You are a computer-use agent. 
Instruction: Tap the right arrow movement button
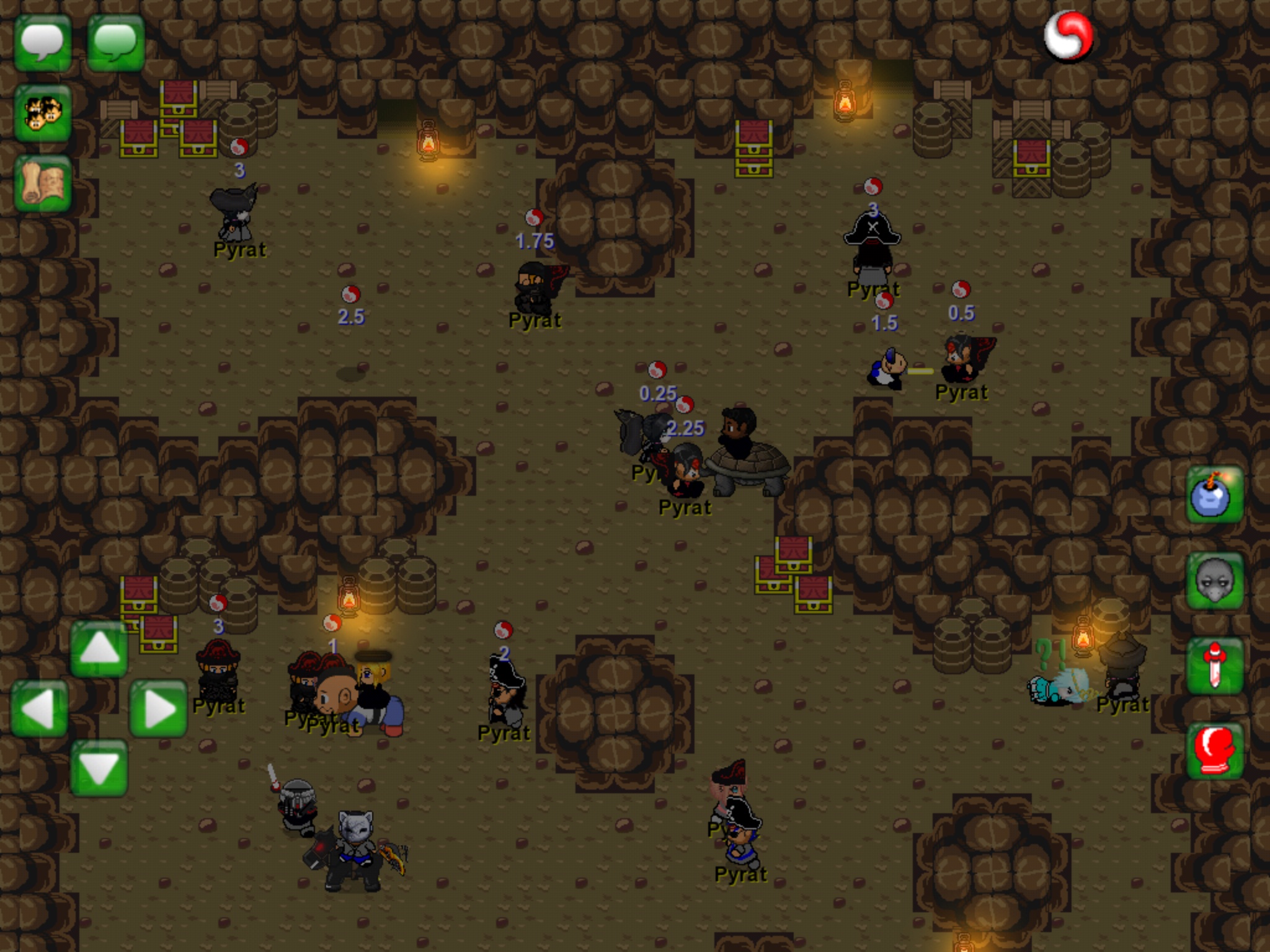coord(158,708)
